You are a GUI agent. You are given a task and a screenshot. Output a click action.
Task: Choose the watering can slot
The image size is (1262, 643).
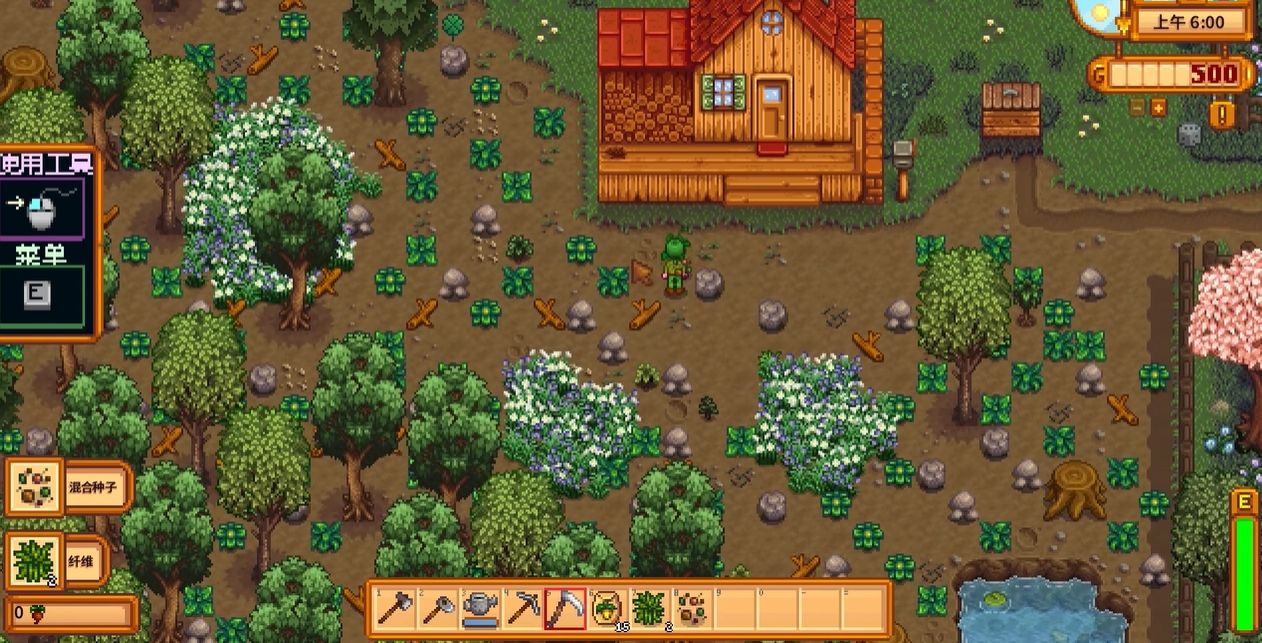(x=481, y=607)
